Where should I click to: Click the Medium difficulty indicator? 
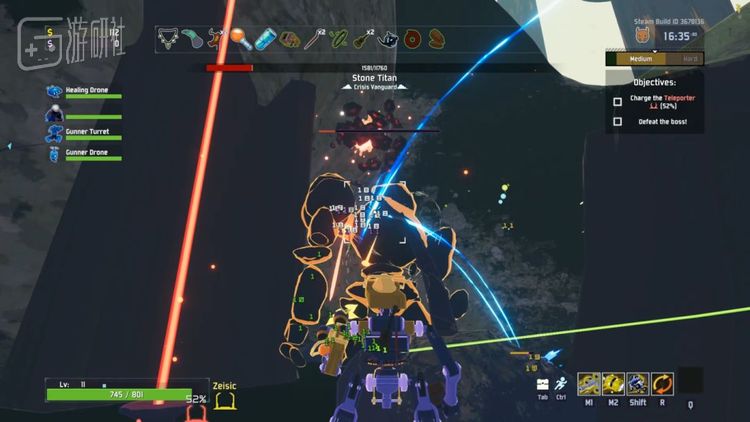click(641, 59)
